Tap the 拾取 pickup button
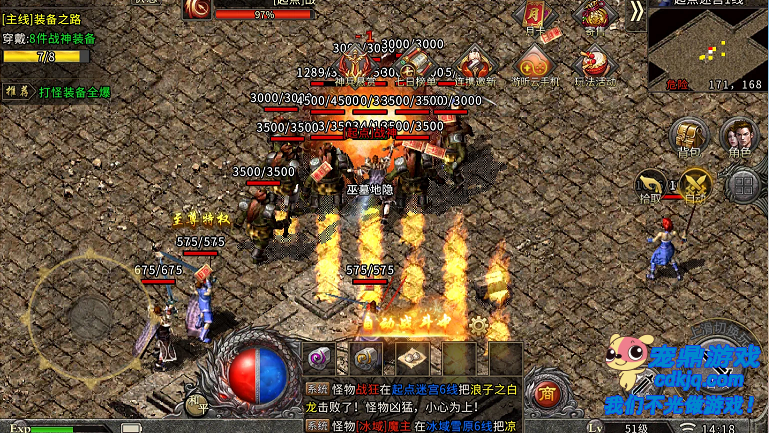Viewport: 769px width, 433px height. point(652,184)
